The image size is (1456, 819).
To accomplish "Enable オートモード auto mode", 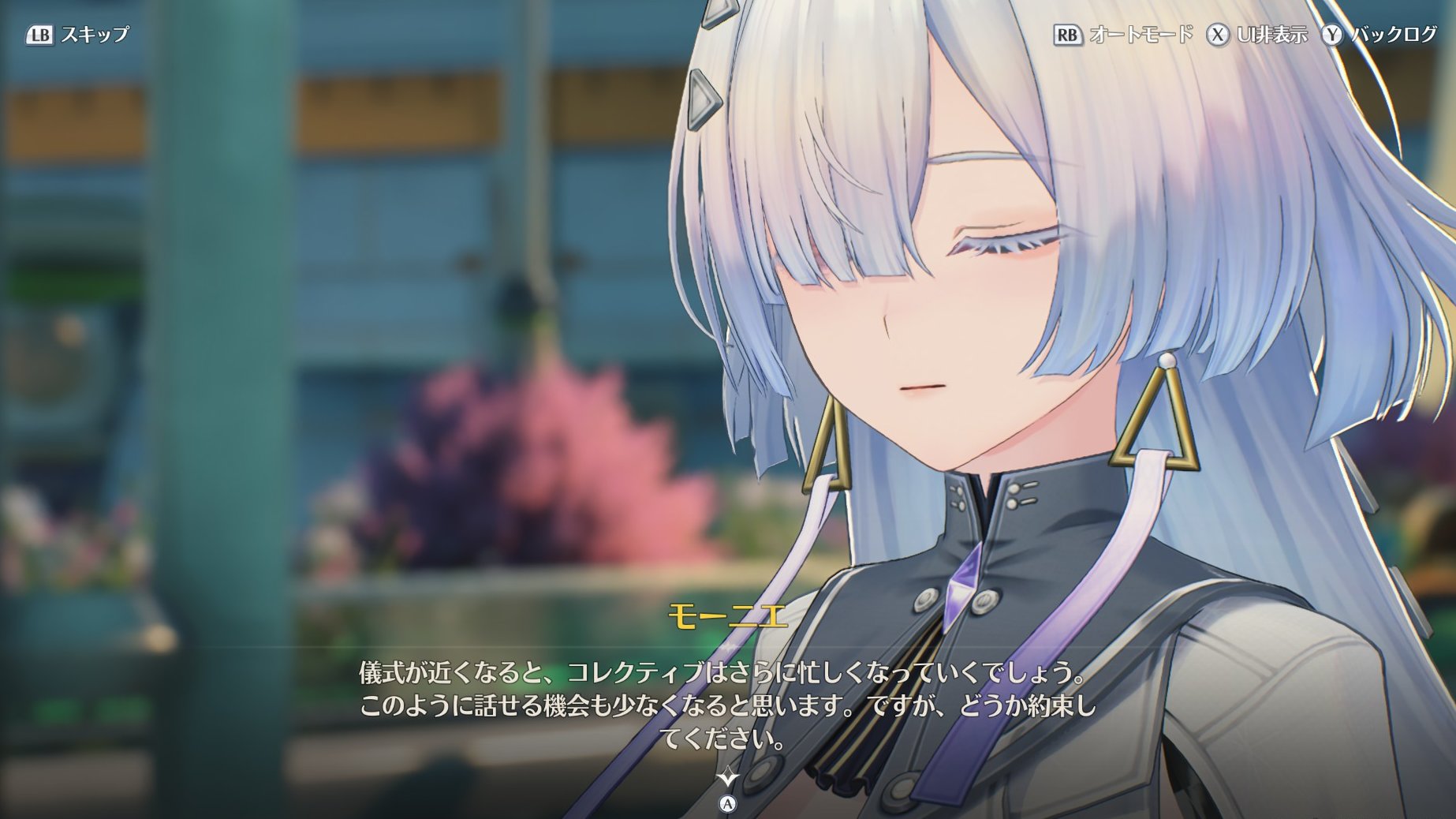I will pos(1123,35).
